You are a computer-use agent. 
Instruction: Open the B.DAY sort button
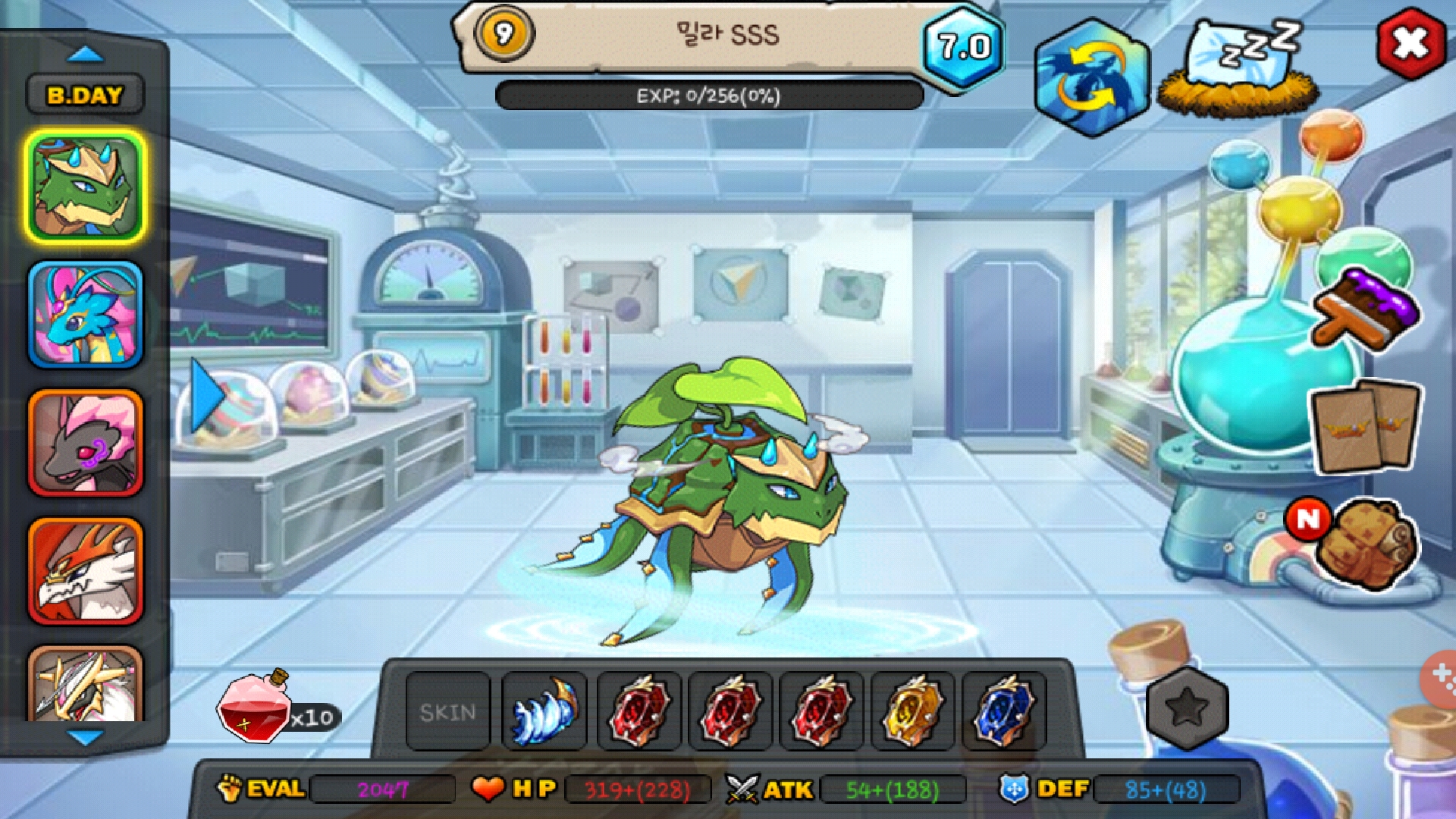coord(85,96)
